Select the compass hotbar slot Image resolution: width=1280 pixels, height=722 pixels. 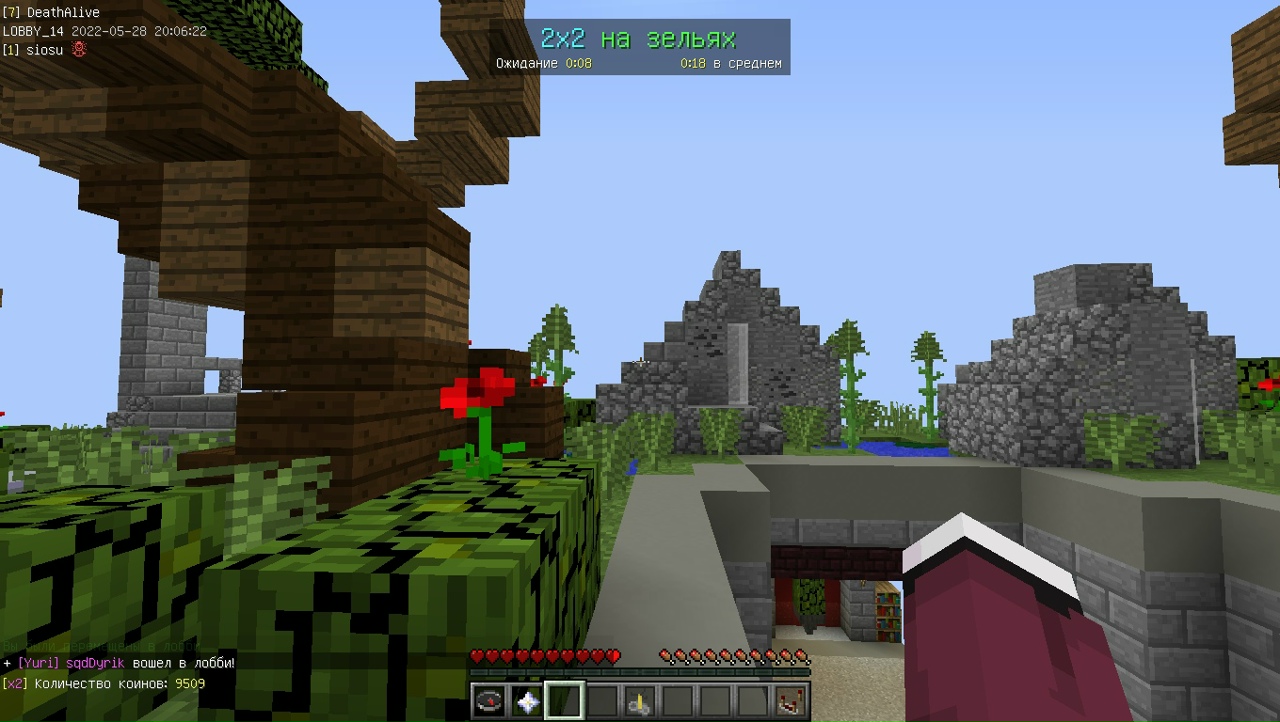489,702
